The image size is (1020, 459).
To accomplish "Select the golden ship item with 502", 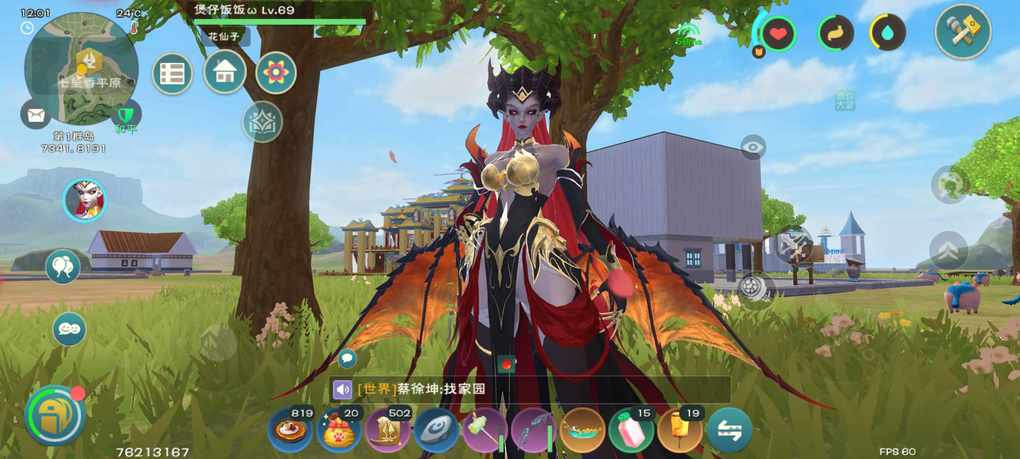I will 387,430.
